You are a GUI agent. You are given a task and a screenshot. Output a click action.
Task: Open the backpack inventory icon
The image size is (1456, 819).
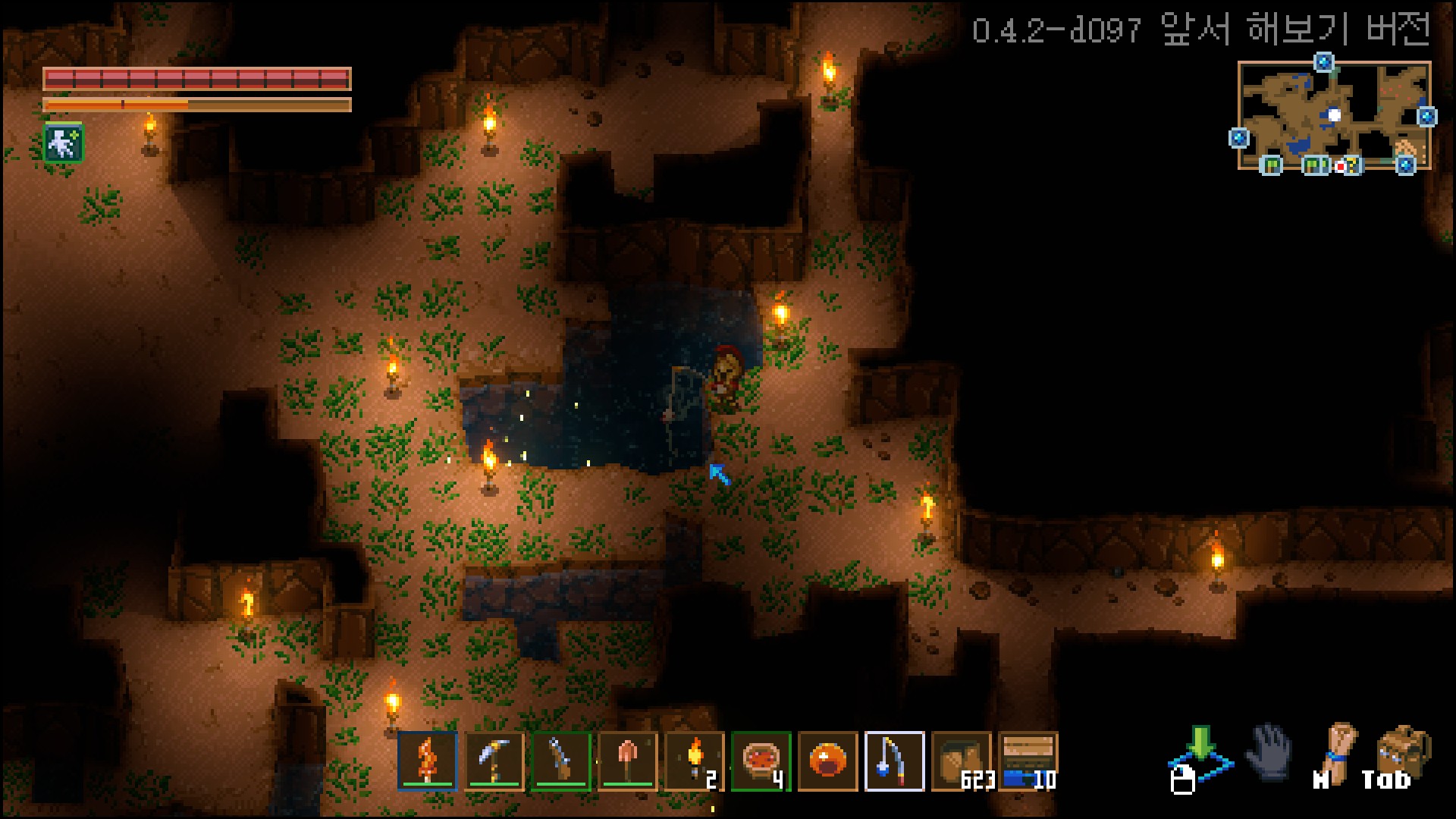[1403, 752]
